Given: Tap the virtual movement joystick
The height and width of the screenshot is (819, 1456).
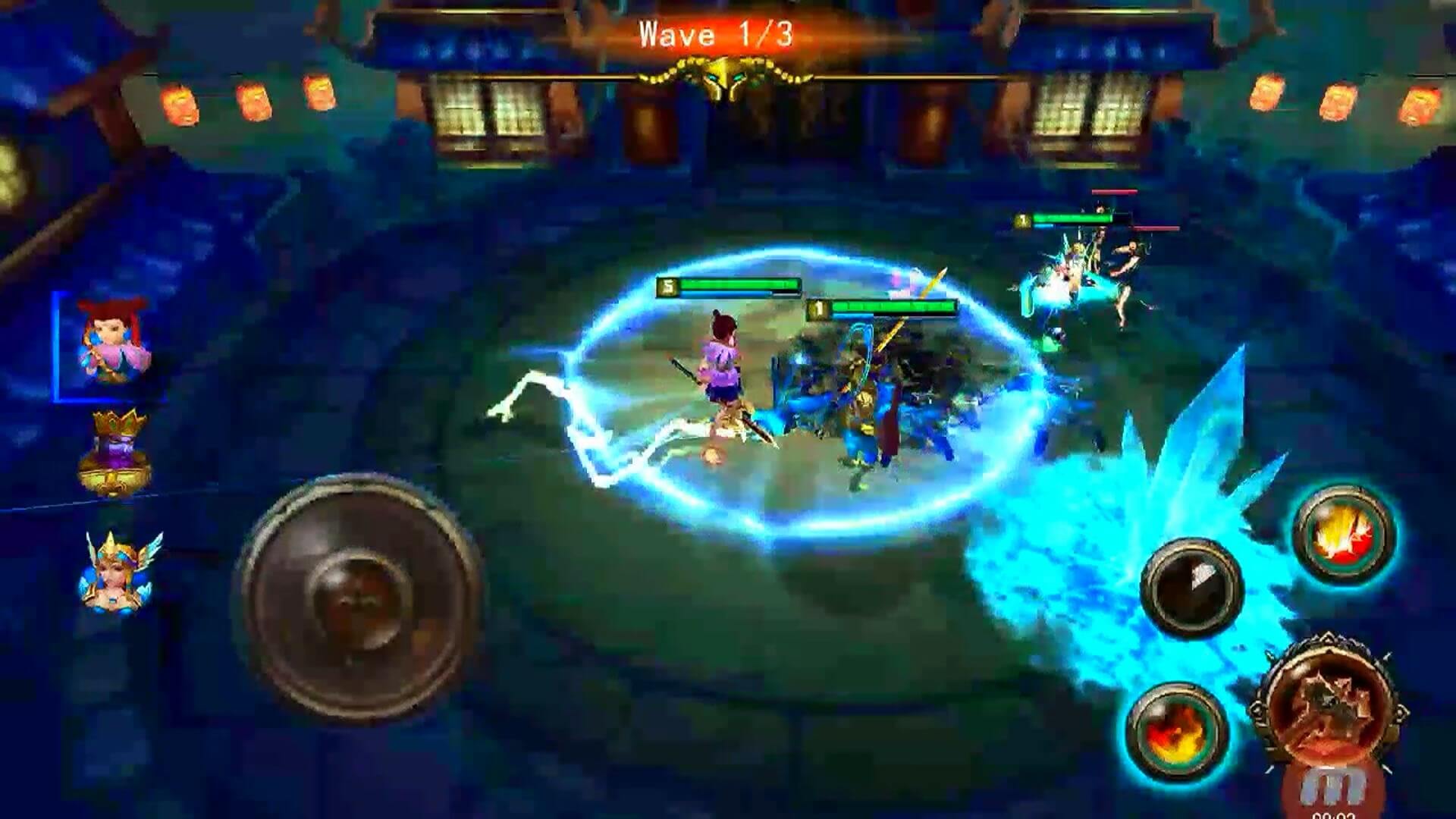Looking at the screenshot, I should coord(356,598).
